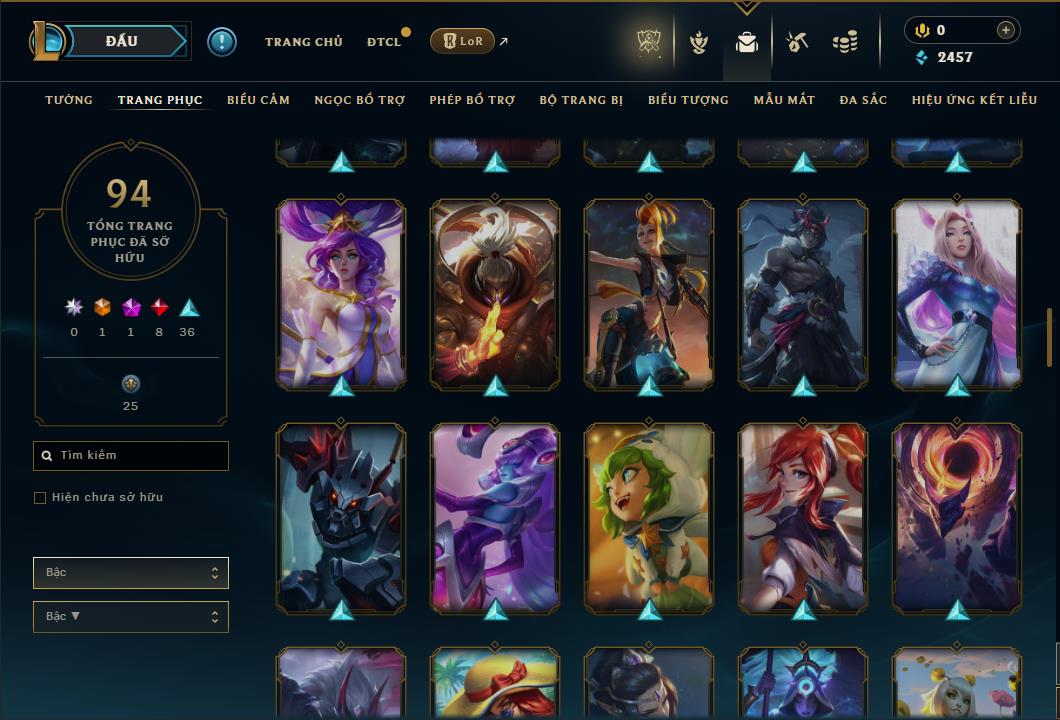Go to the ĐTCL section

click(x=384, y=42)
